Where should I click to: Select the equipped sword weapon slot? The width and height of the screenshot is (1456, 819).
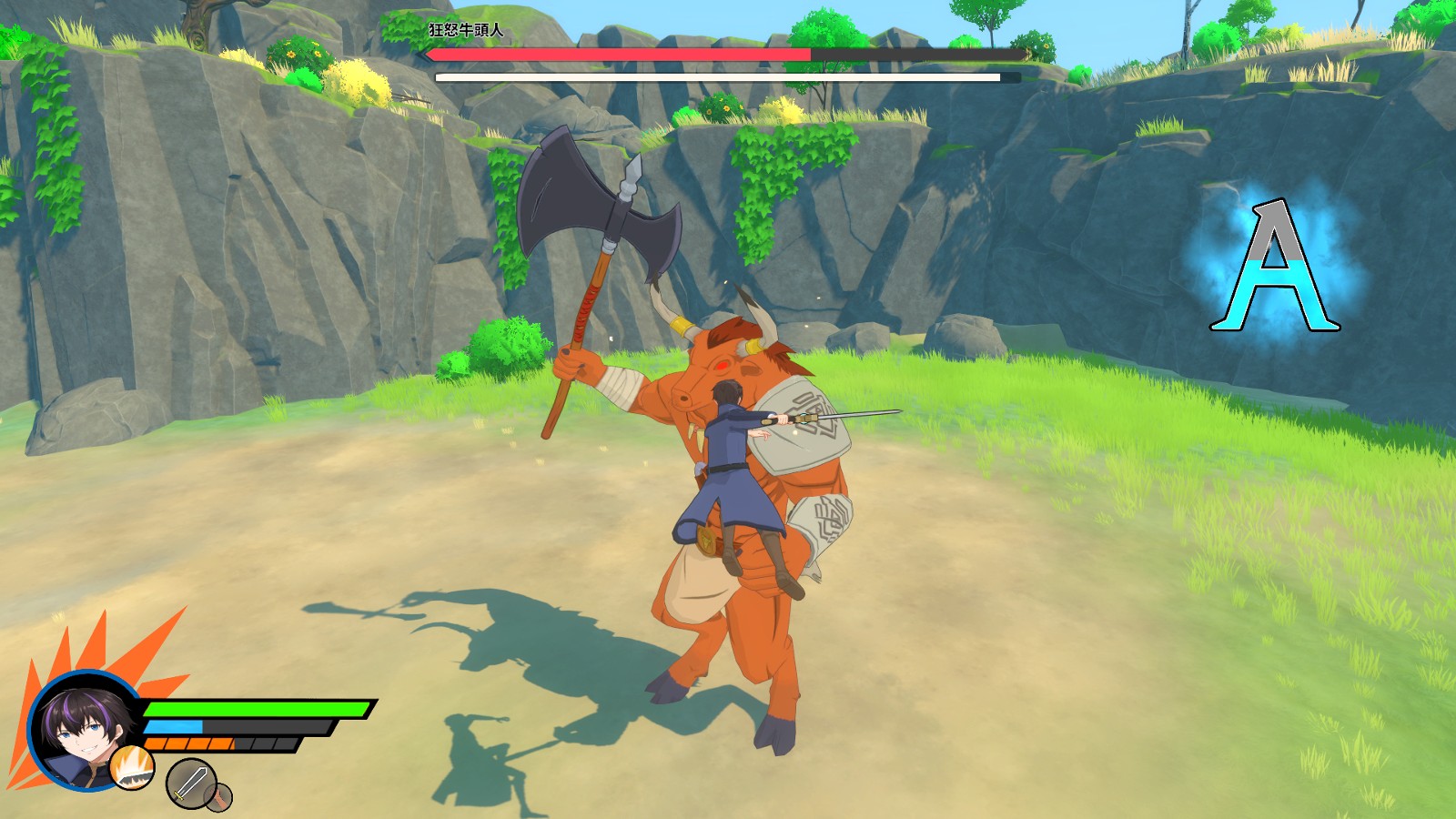click(189, 783)
